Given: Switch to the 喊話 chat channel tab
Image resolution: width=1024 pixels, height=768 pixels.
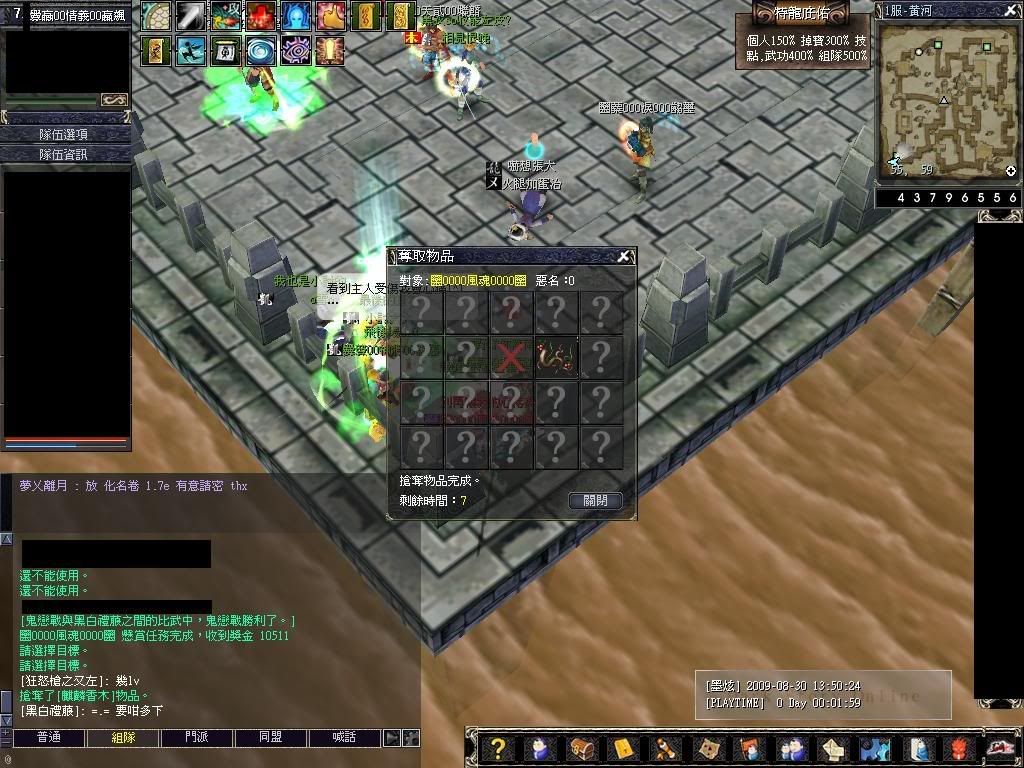Looking at the screenshot, I should (345, 738).
